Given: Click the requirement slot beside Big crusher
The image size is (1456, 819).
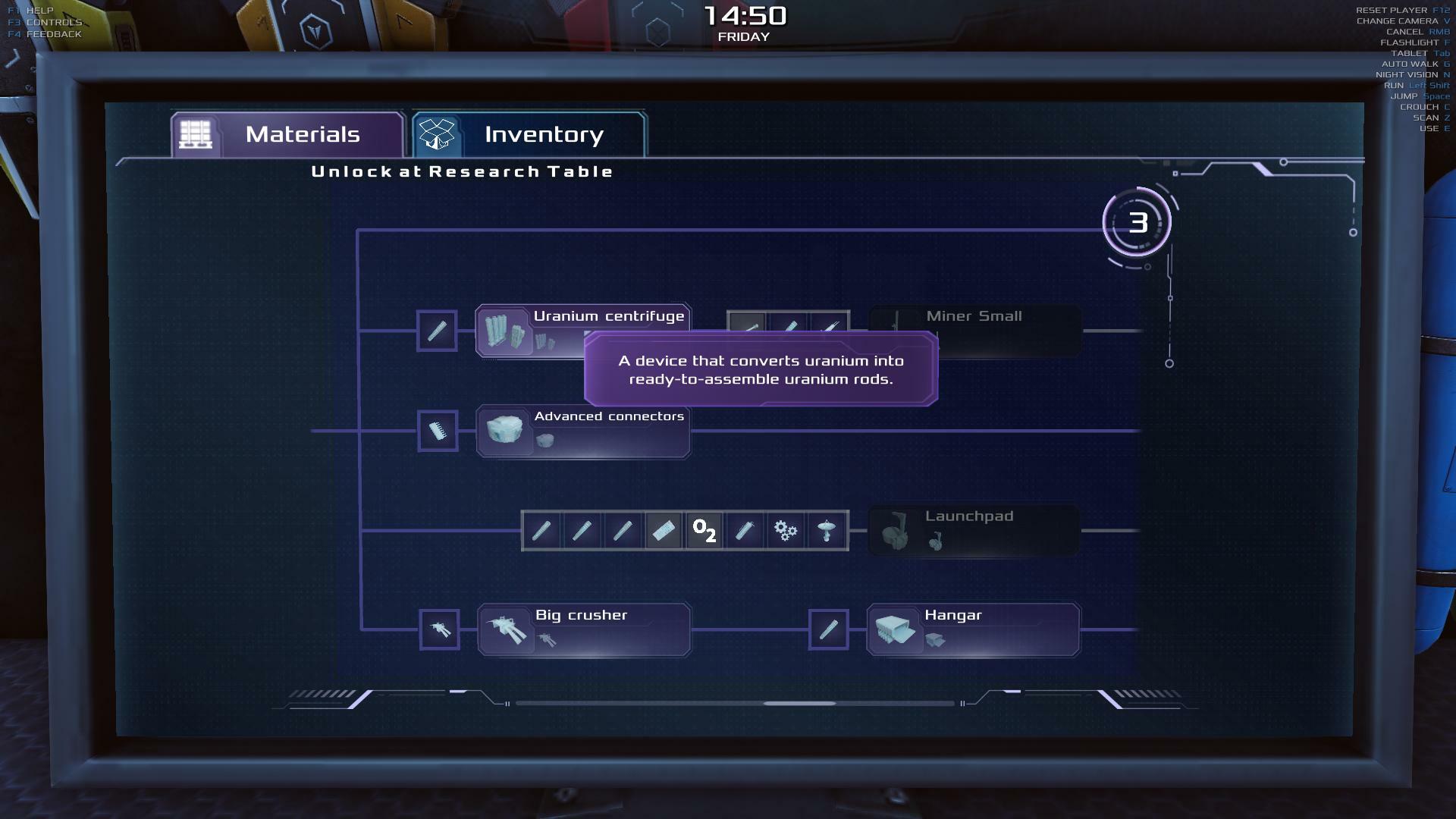Looking at the screenshot, I should tap(439, 629).
